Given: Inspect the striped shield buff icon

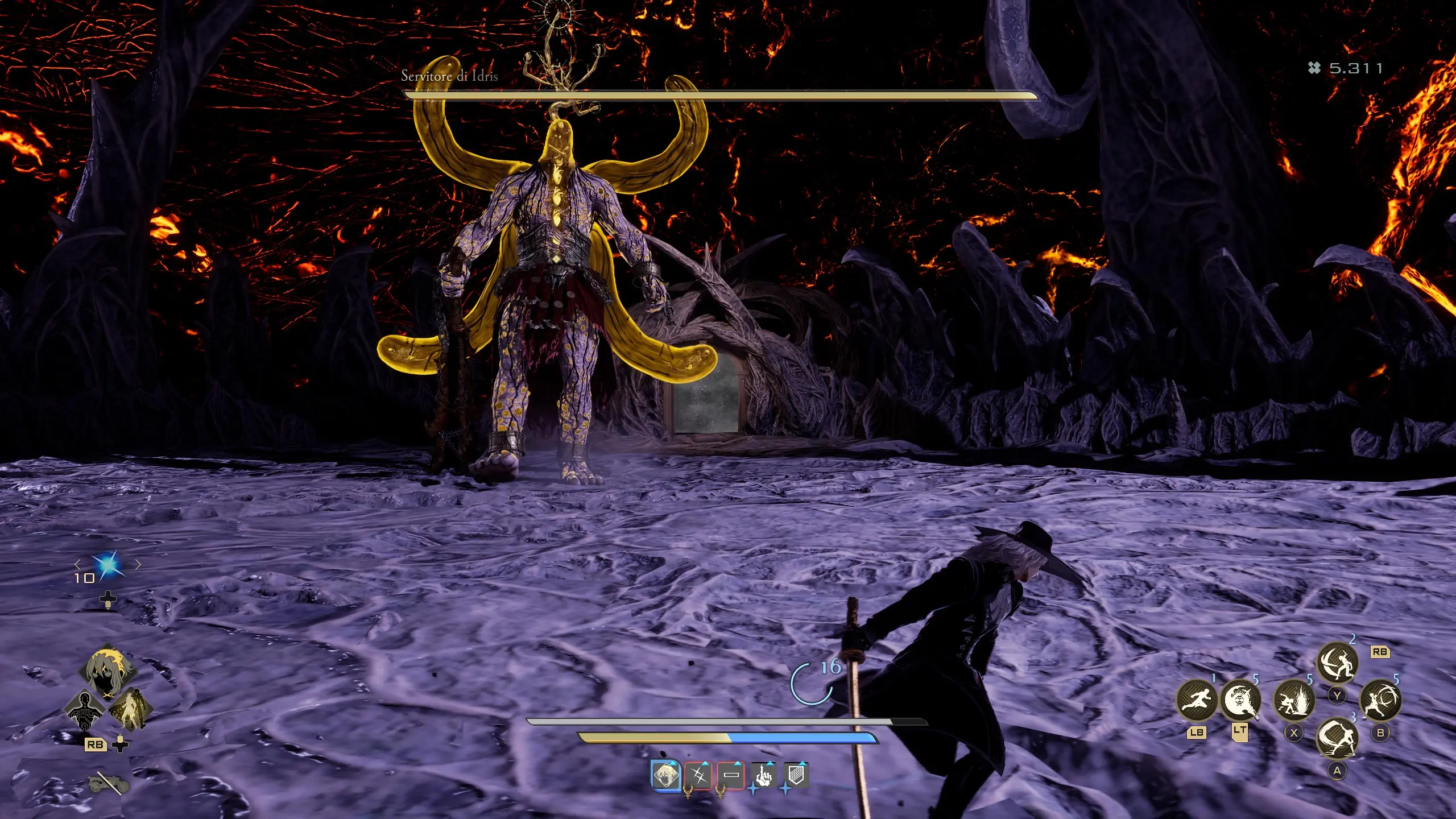Looking at the screenshot, I should 796,775.
